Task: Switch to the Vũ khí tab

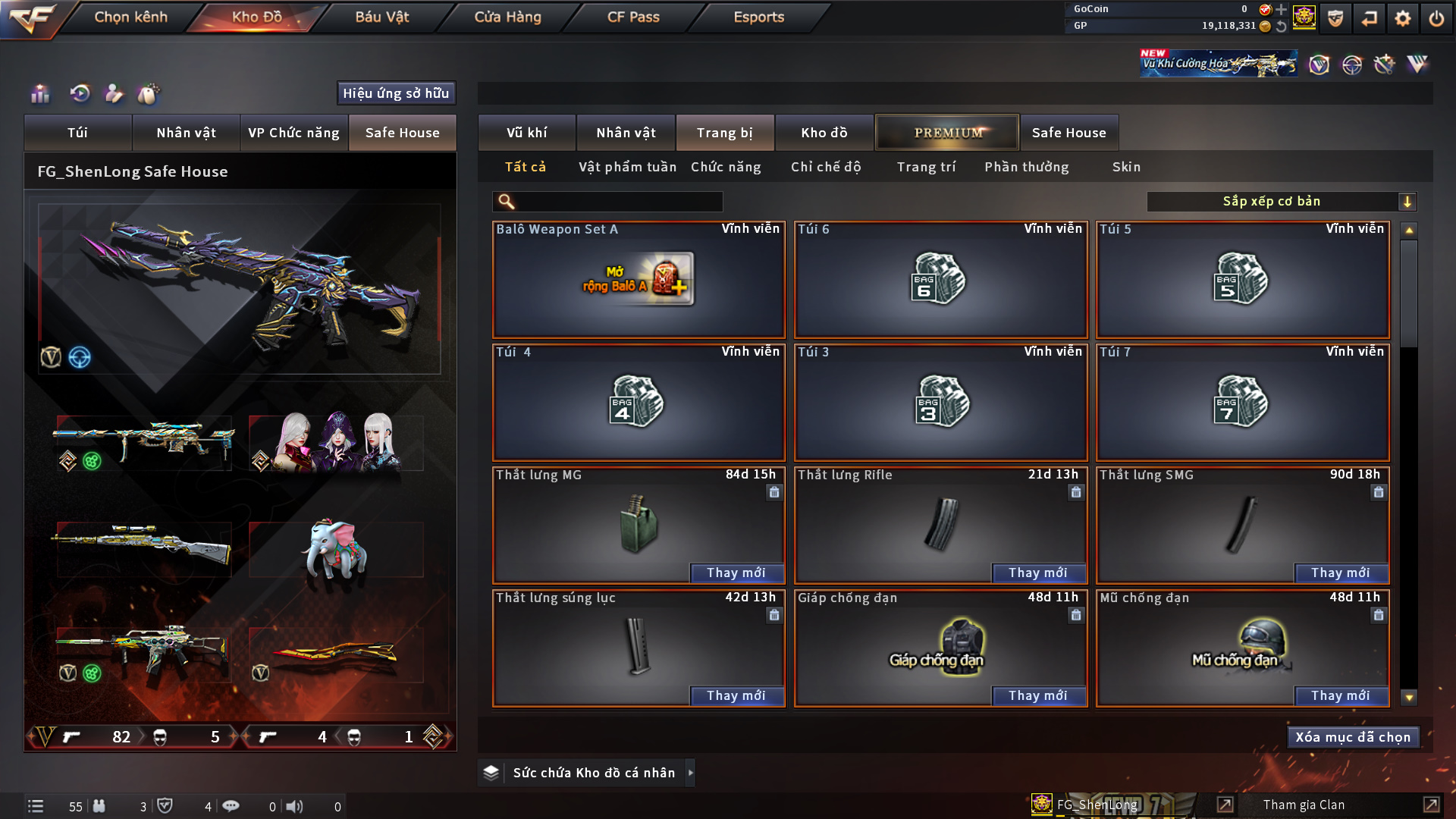Action: 526,133
